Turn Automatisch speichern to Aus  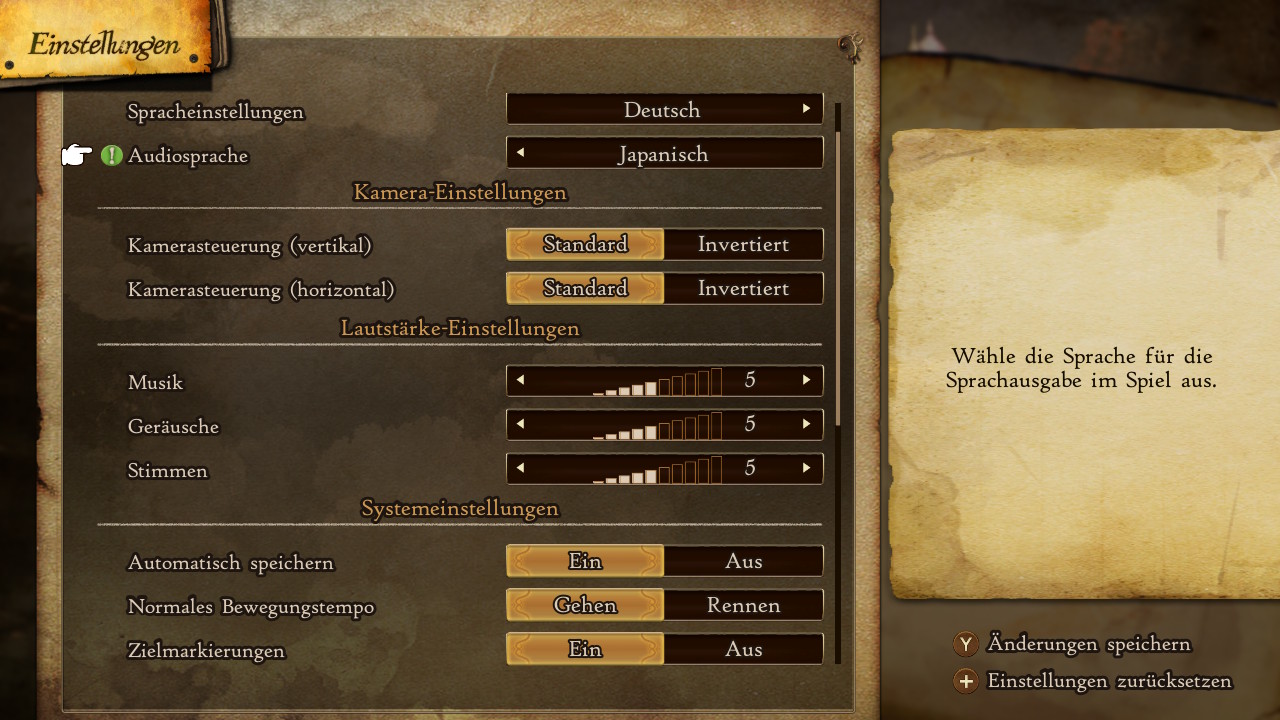743,561
